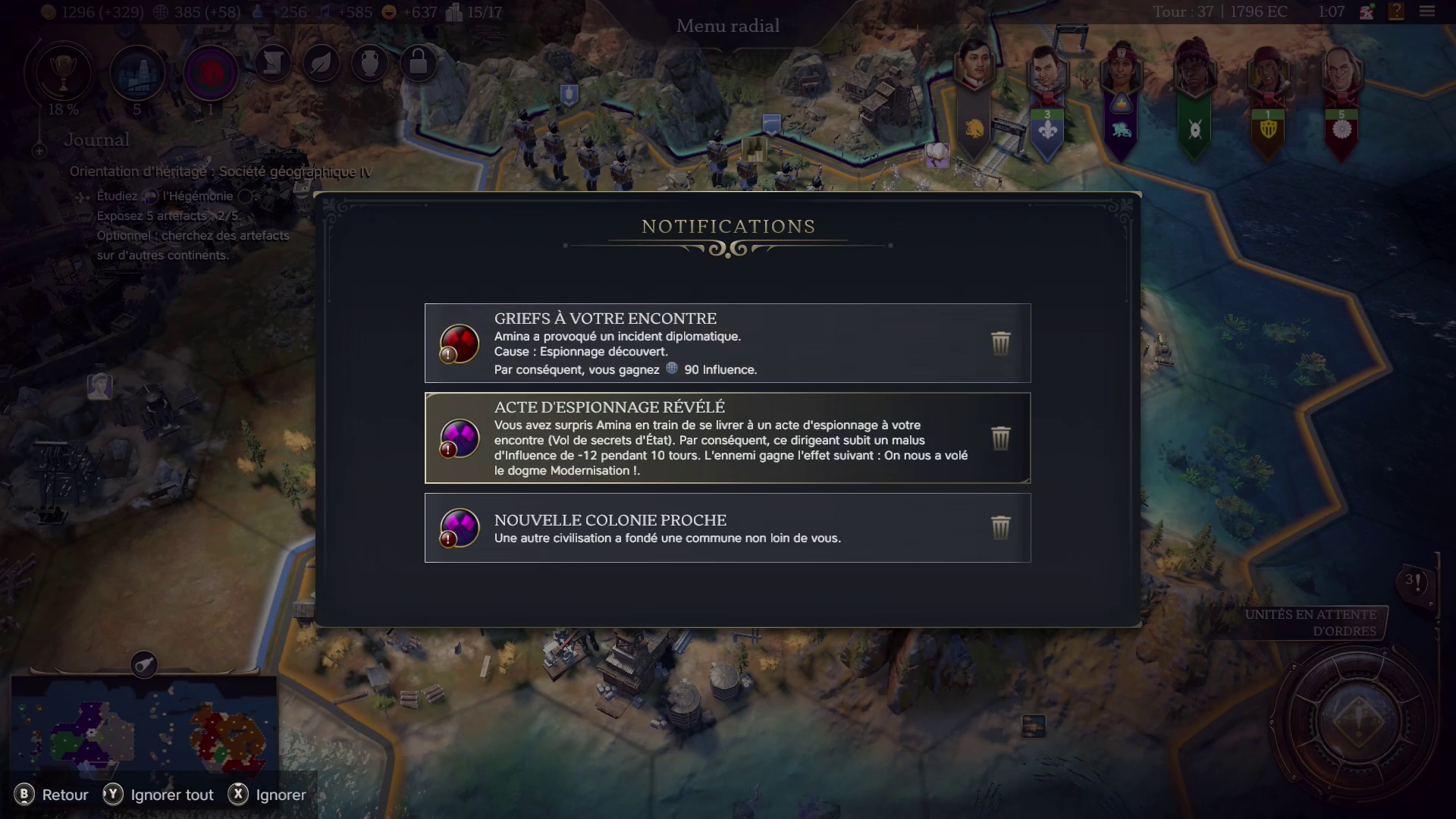Remove the Nouvelle colonie proche notification
1456x819 pixels.
(1000, 527)
